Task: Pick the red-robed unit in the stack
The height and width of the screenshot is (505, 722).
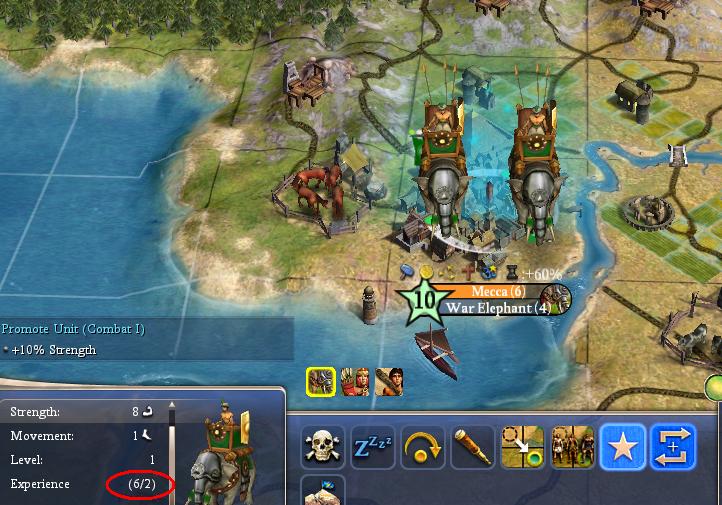Action: click(355, 381)
